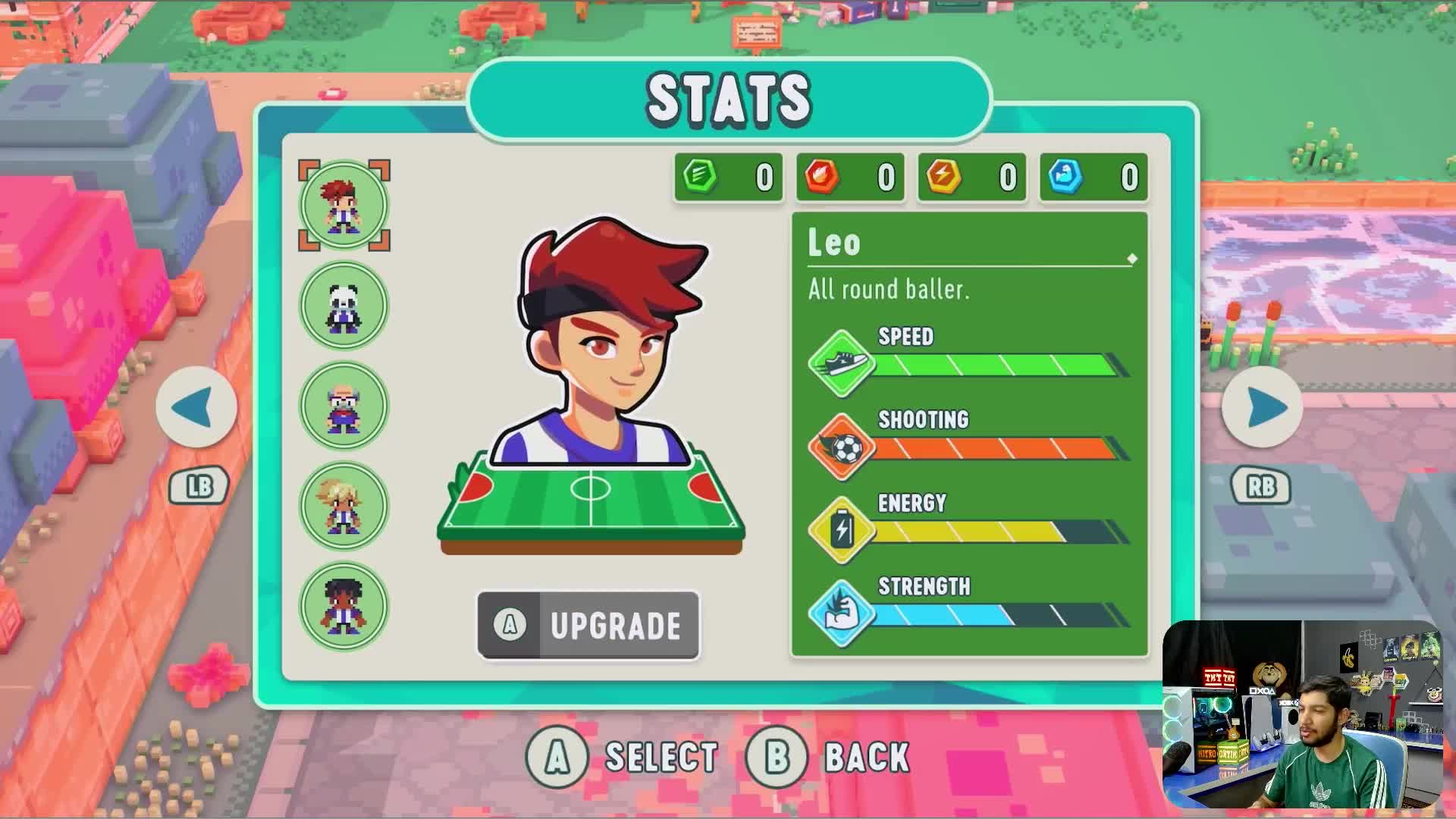Viewport: 1456px width, 819px height.
Task: Choose the panda character portrait
Action: click(x=344, y=306)
